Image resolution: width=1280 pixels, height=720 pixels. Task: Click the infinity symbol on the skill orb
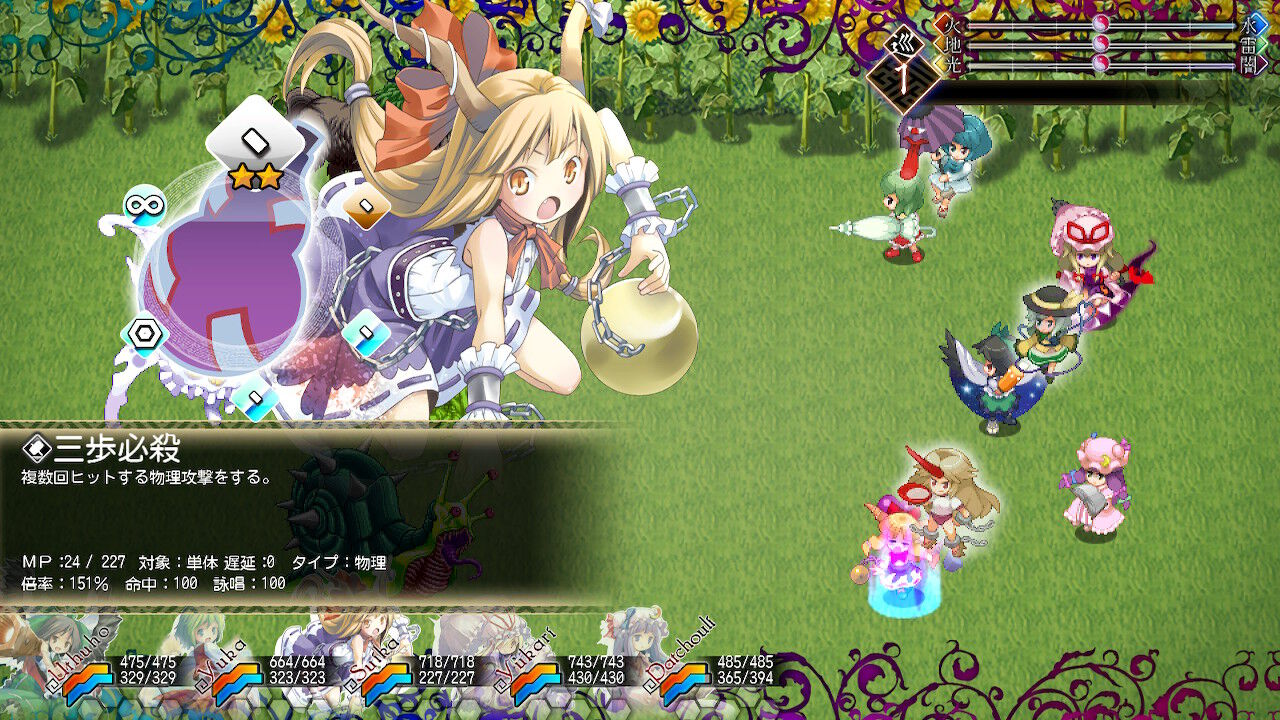coord(145,205)
